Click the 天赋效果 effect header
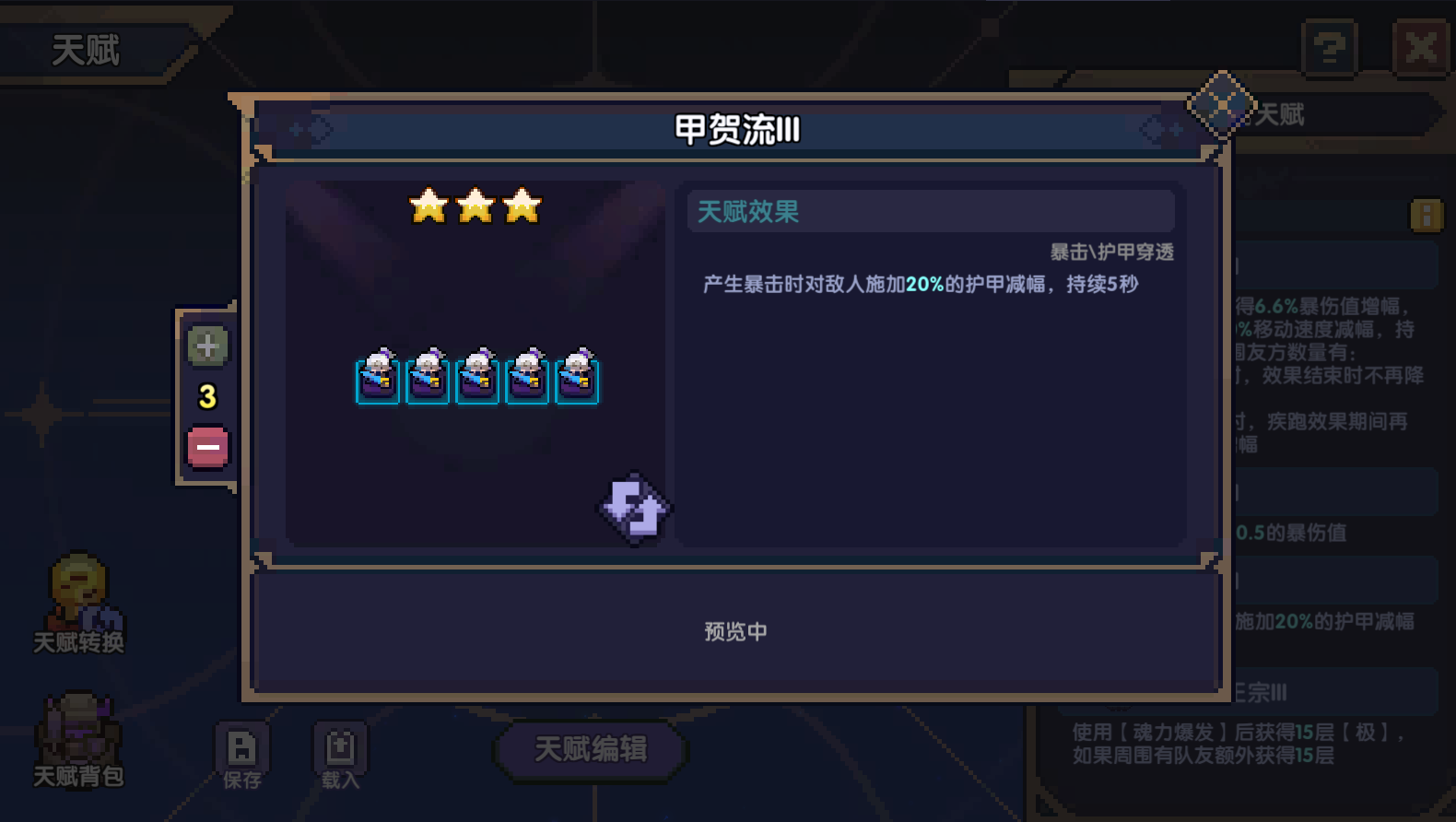The image size is (1456, 822). click(748, 212)
